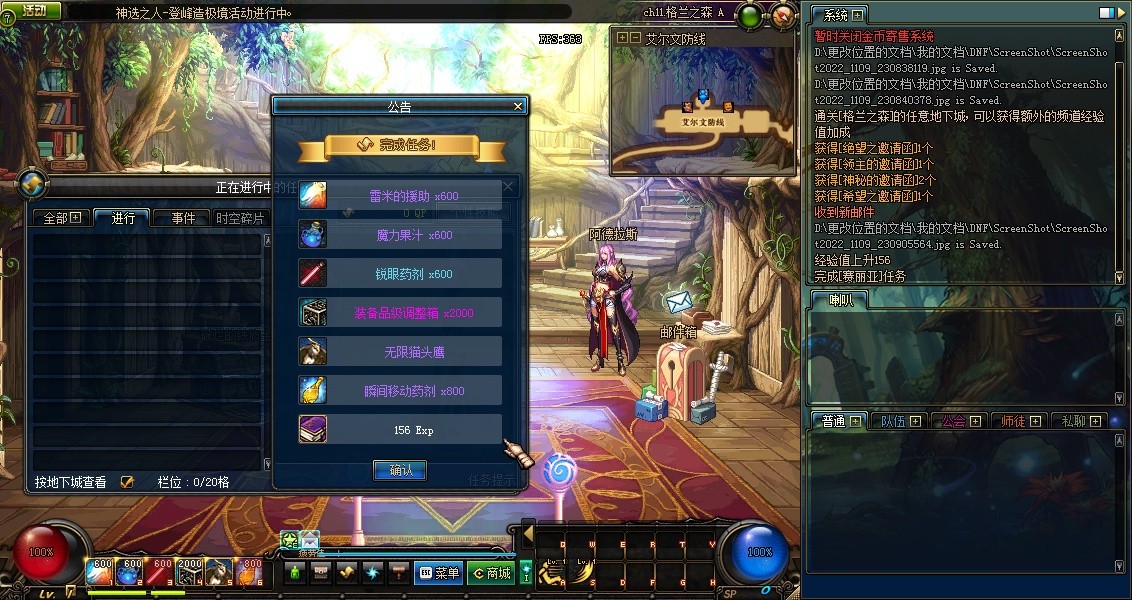Open the 系统 system log tab
The width and height of the screenshot is (1132, 600).
pyautogui.click(x=838, y=15)
